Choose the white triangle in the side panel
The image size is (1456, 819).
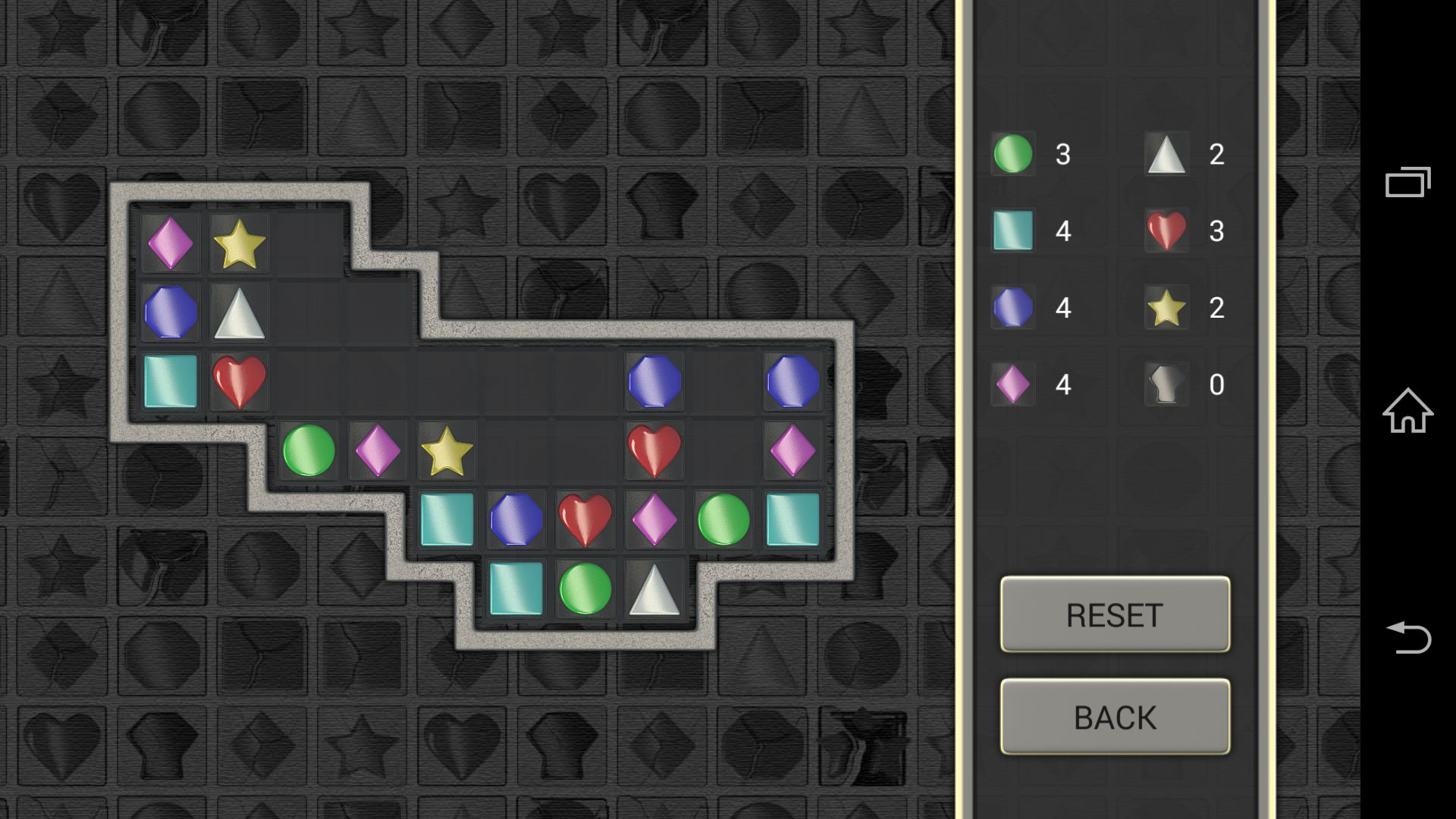1166,154
